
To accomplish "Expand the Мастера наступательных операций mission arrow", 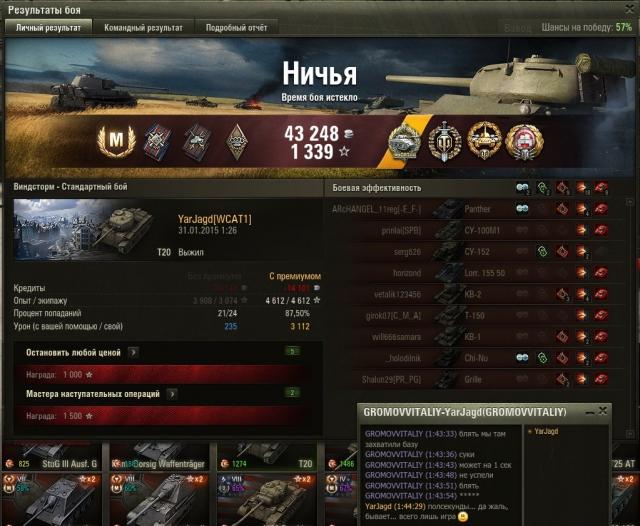I will [x=168, y=394].
